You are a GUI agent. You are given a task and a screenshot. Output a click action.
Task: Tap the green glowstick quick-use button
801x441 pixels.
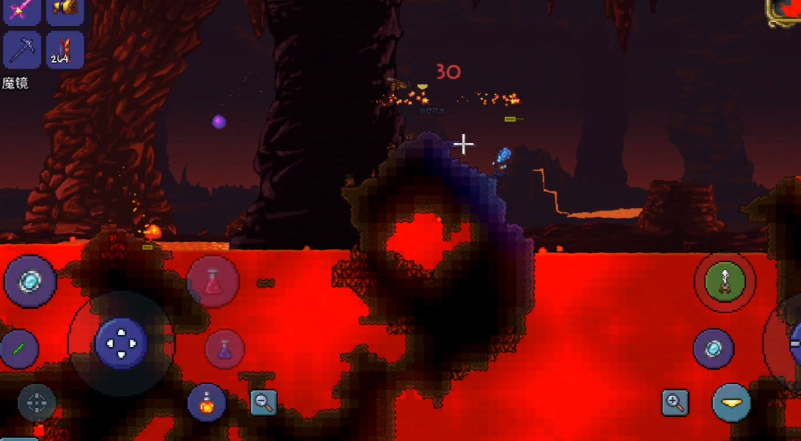(17, 349)
